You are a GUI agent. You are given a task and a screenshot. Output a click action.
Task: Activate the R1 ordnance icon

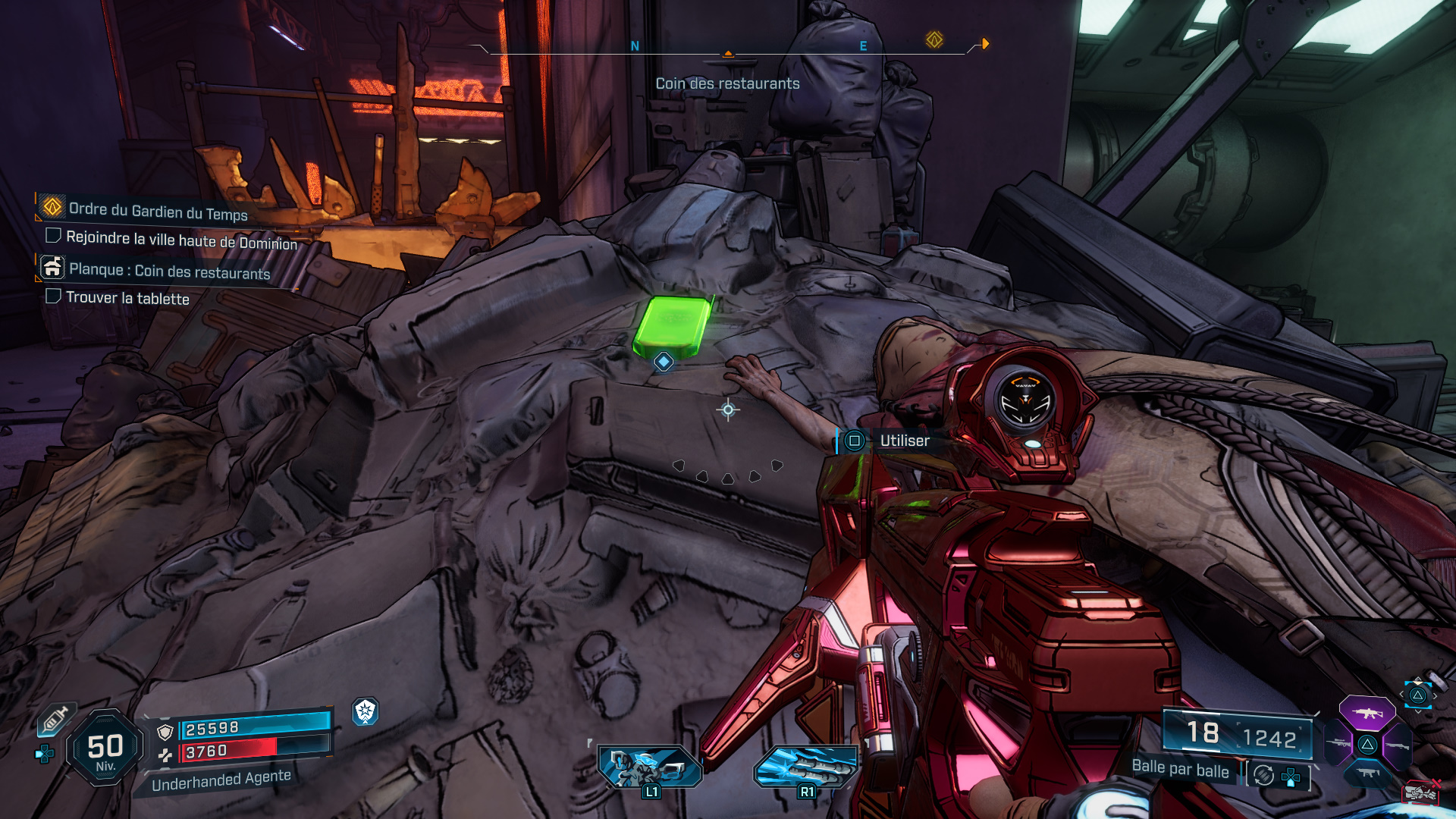(x=805, y=767)
